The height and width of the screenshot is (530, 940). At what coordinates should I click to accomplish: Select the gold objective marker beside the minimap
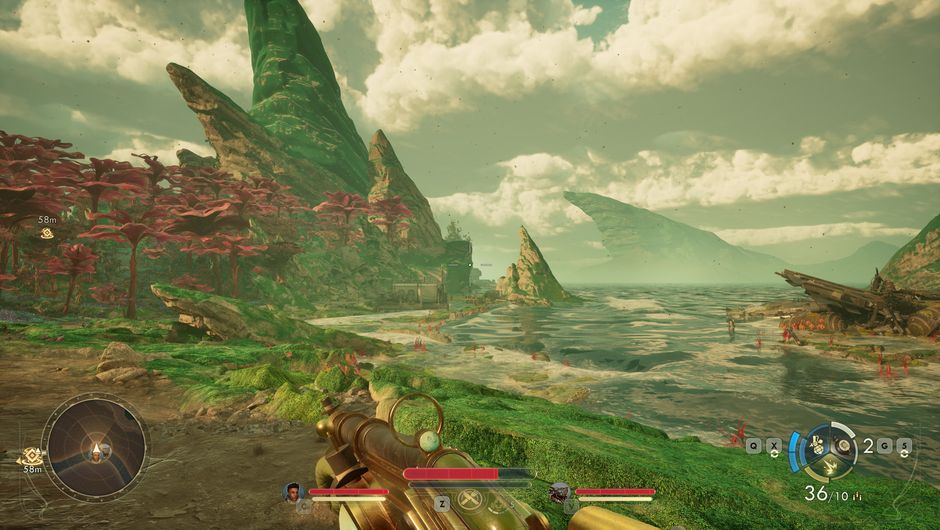(32, 456)
